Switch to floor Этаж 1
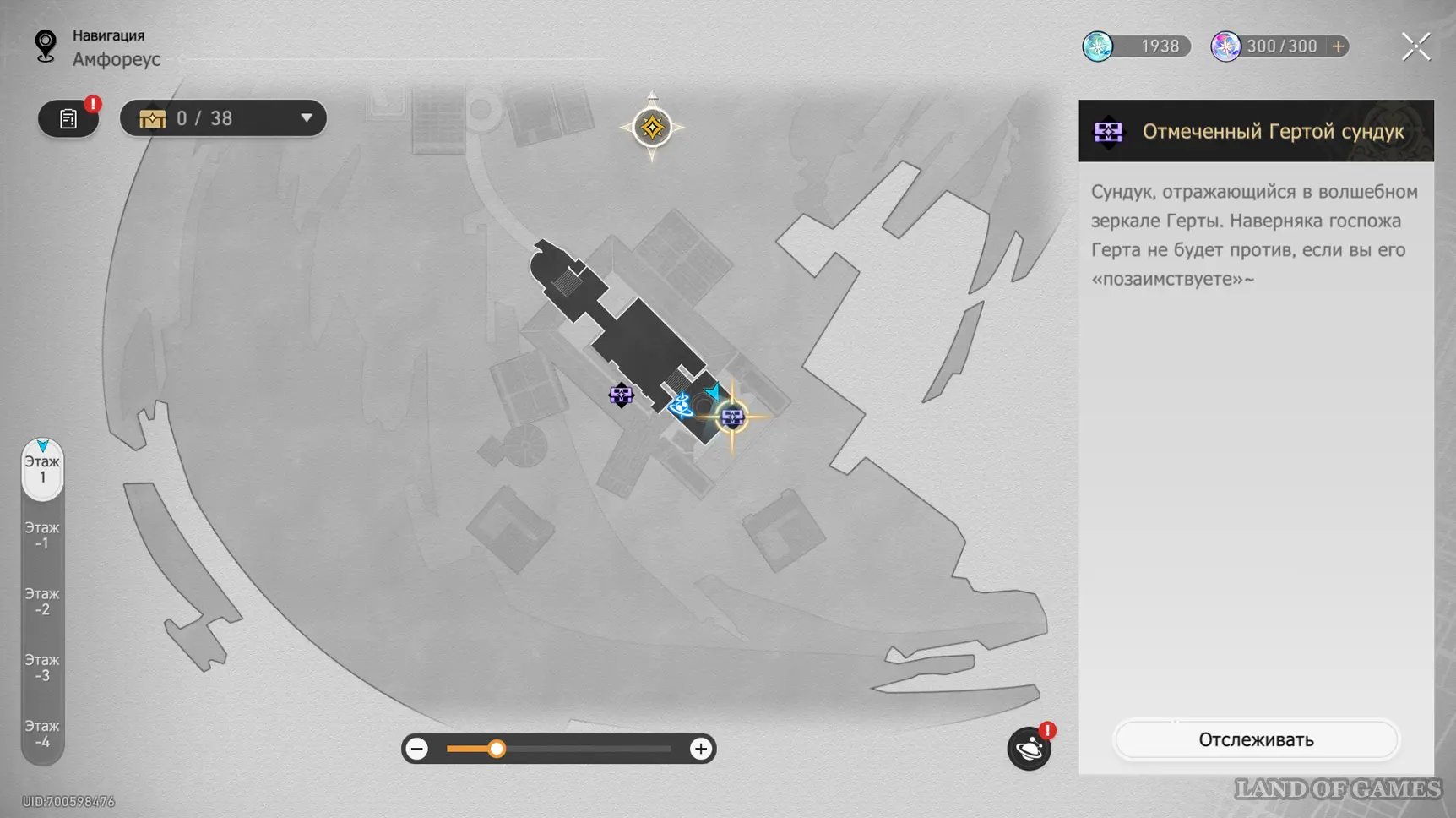 (x=42, y=470)
